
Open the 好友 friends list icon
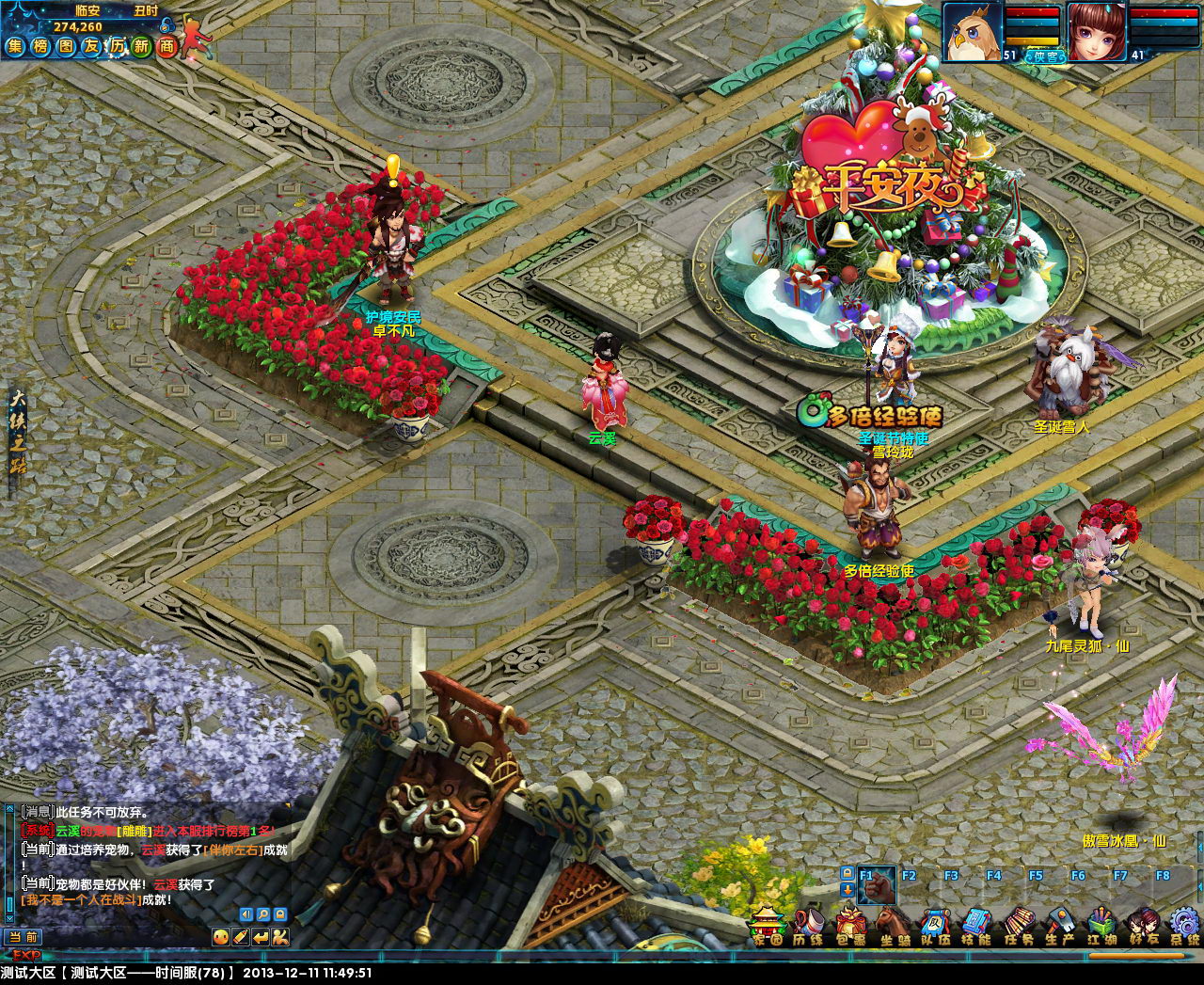(1143, 925)
